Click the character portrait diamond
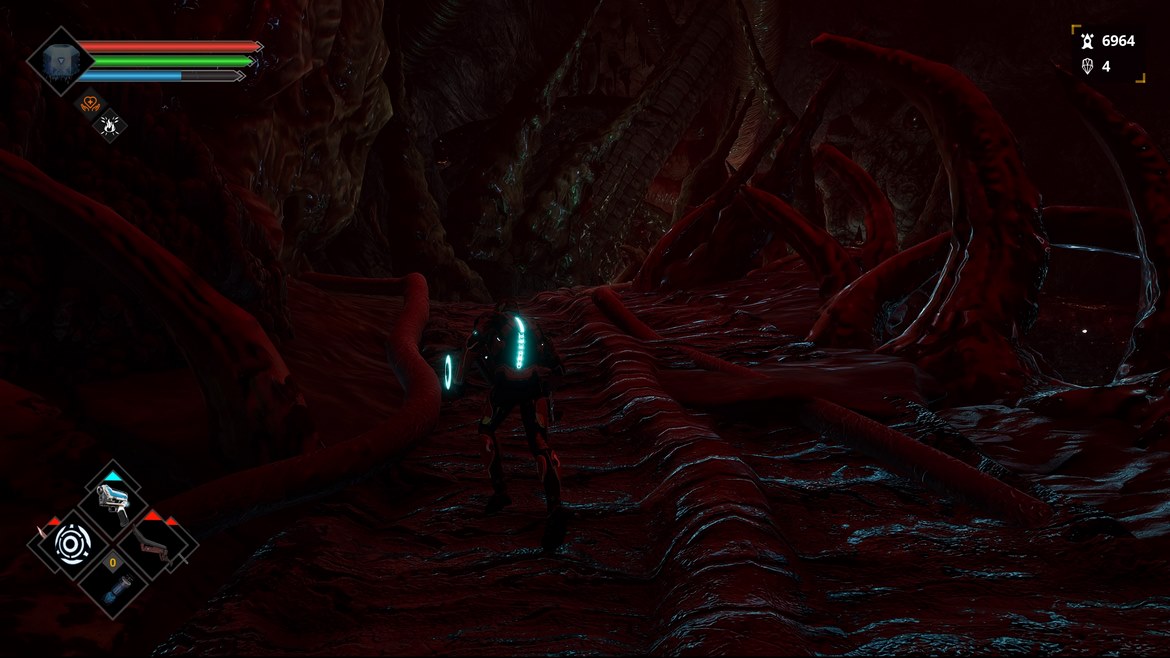 tap(60, 60)
